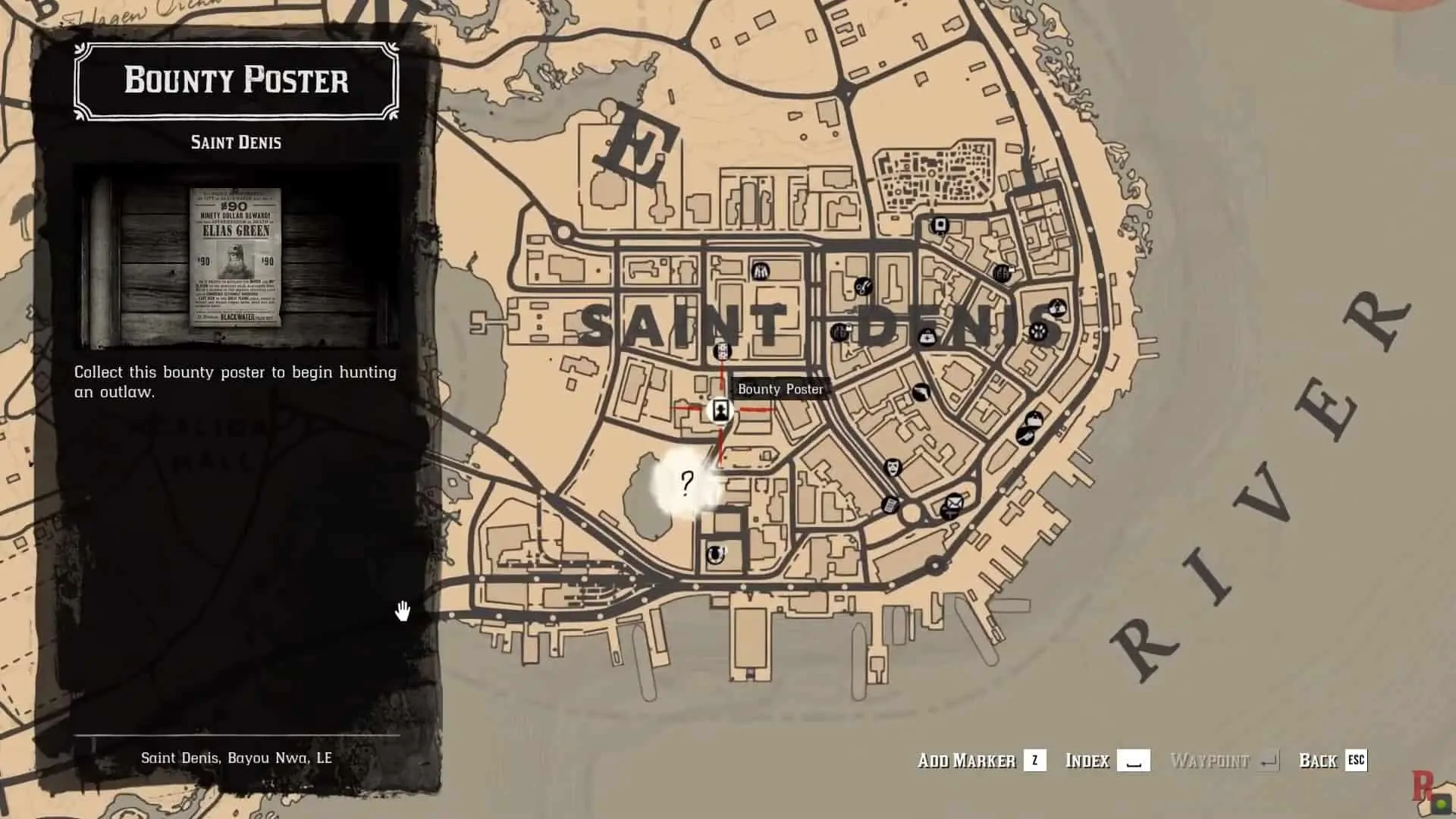Click the question mark stranger marker
1456x819 pixels.
687,482
